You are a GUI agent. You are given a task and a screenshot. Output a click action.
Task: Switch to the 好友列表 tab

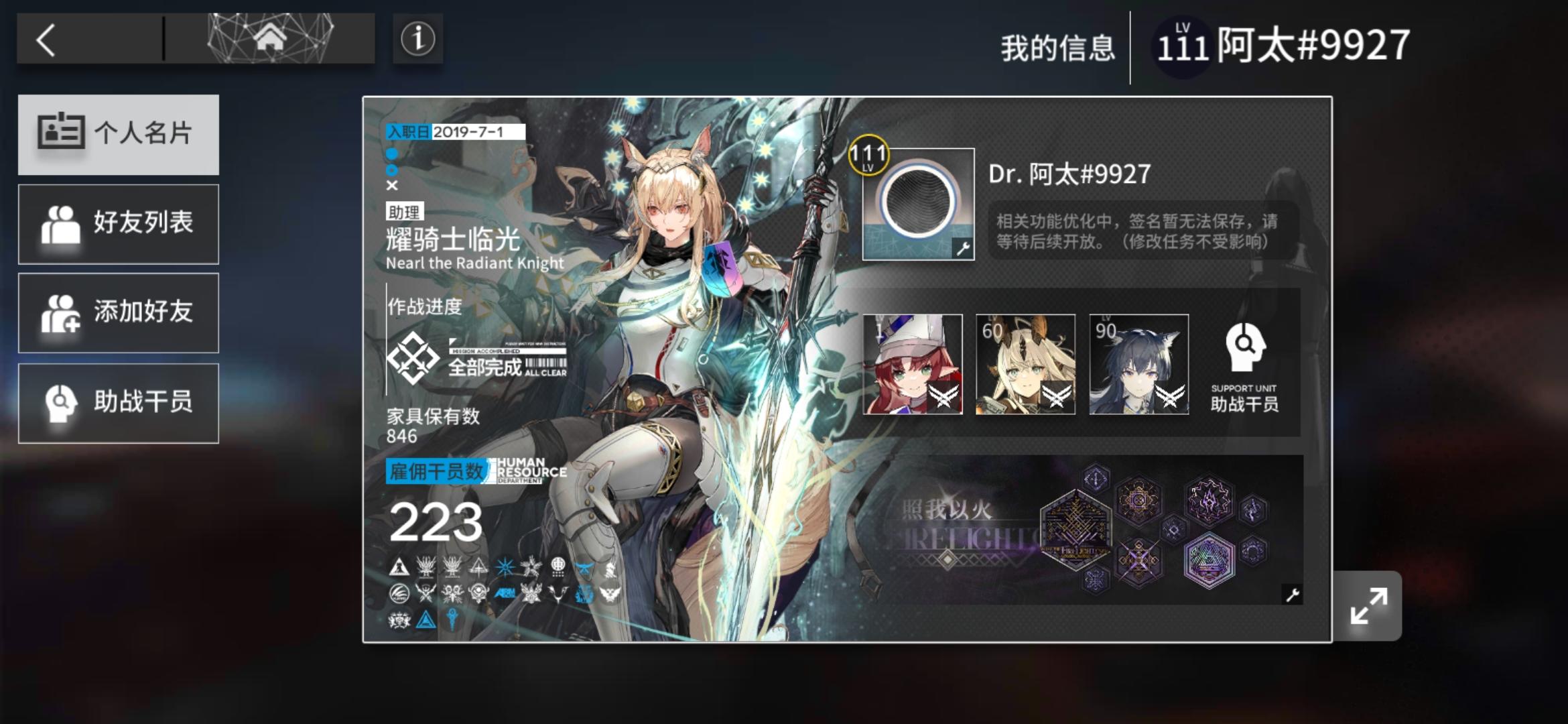pos(119,224)
